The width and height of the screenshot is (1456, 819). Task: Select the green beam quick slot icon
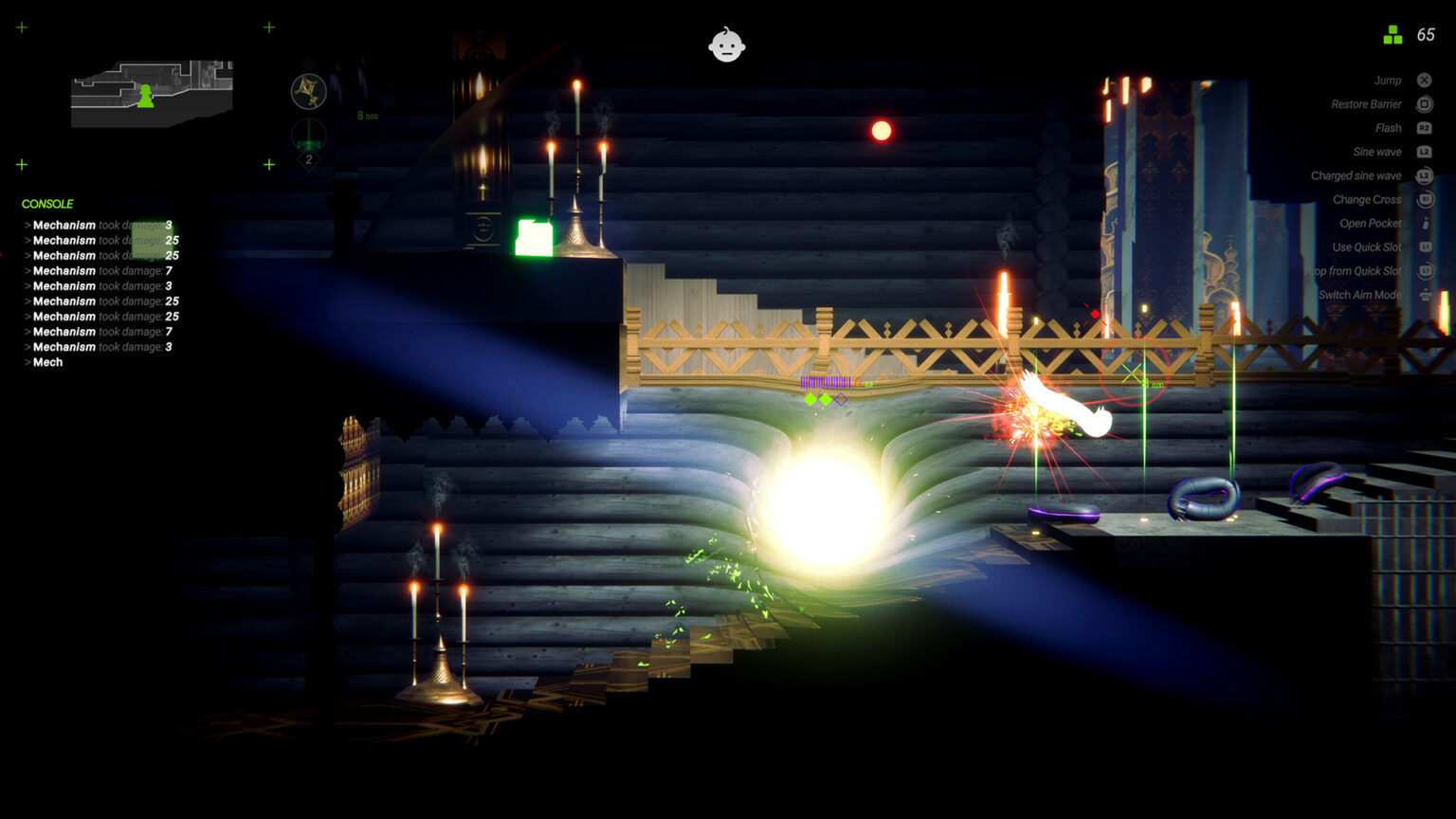coord(308,136)
